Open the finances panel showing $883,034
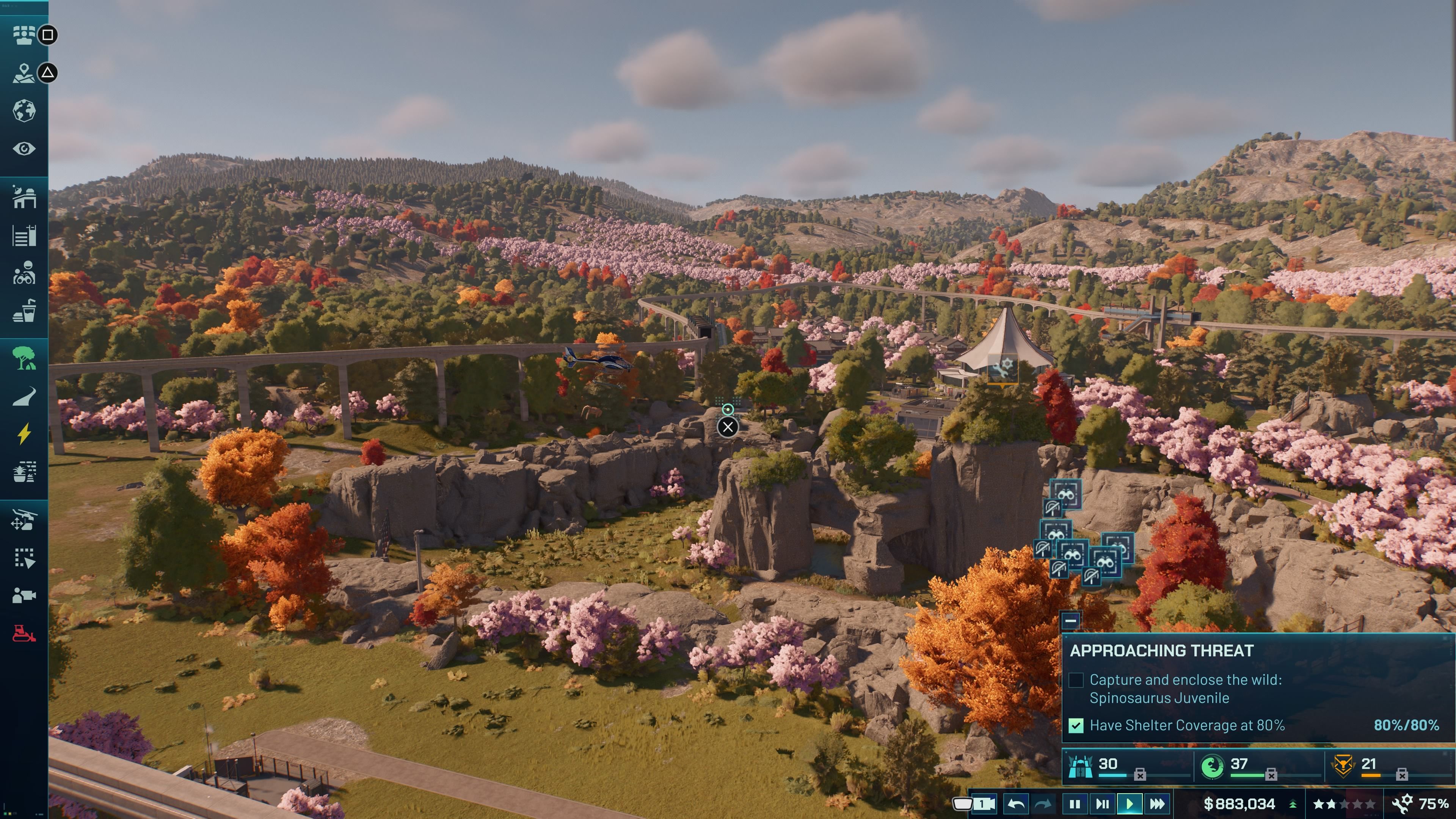The height and width of the screenshot is (819, 1456). [x=1239, y=804]
